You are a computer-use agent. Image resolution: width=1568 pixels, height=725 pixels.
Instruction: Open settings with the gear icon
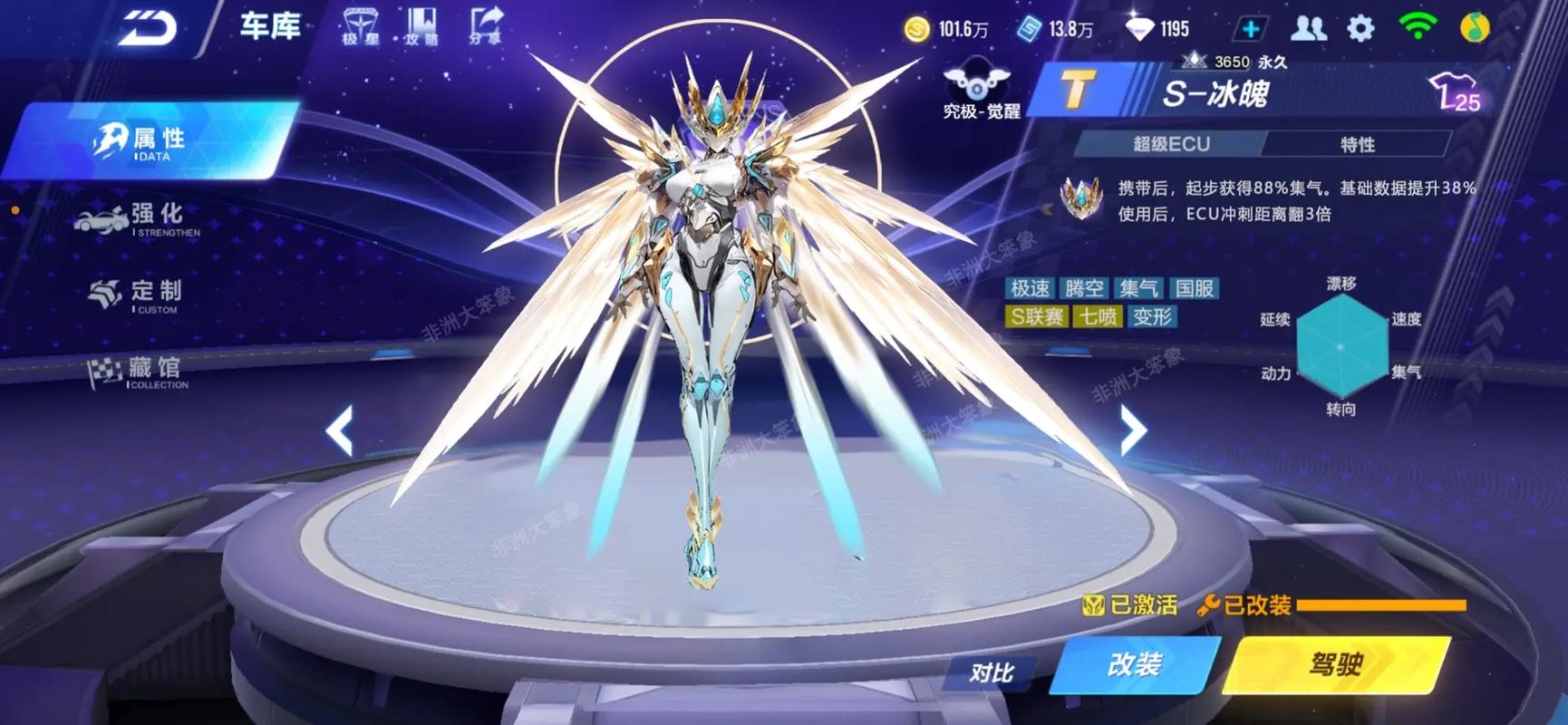click(x=1360, y=29)
